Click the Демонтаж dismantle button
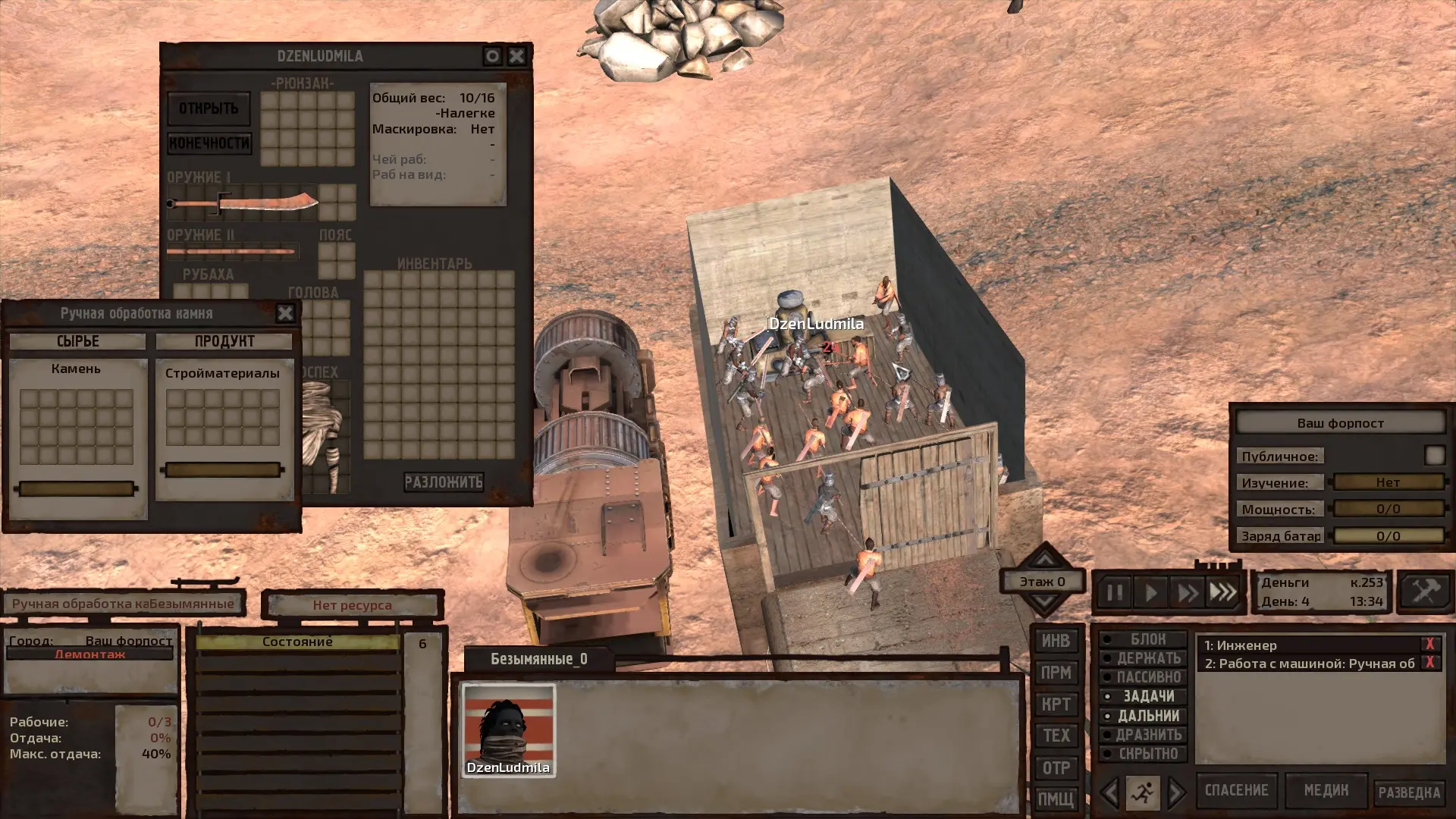 click(90, 654)
